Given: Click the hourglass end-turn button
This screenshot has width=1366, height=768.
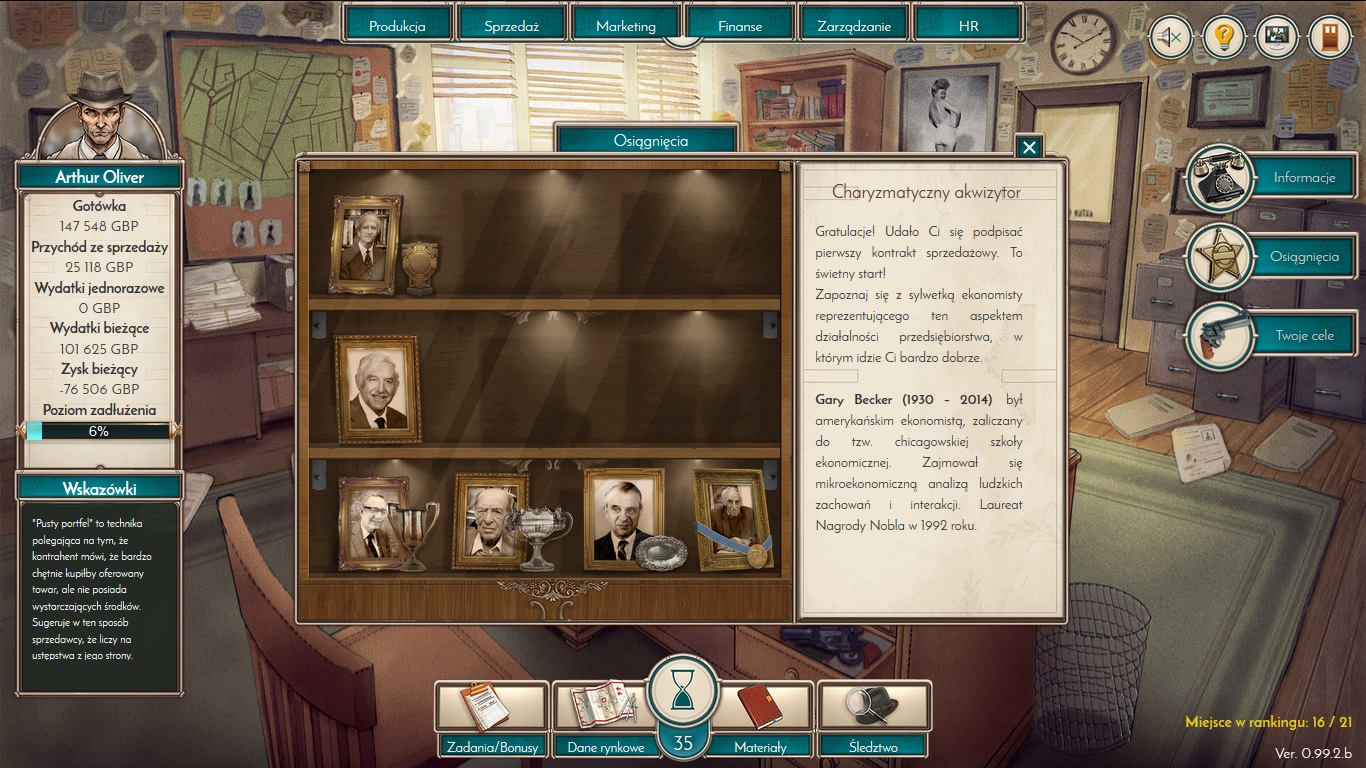Looking at the screenshot, I should pyautogui.click(x=683, y=690).
